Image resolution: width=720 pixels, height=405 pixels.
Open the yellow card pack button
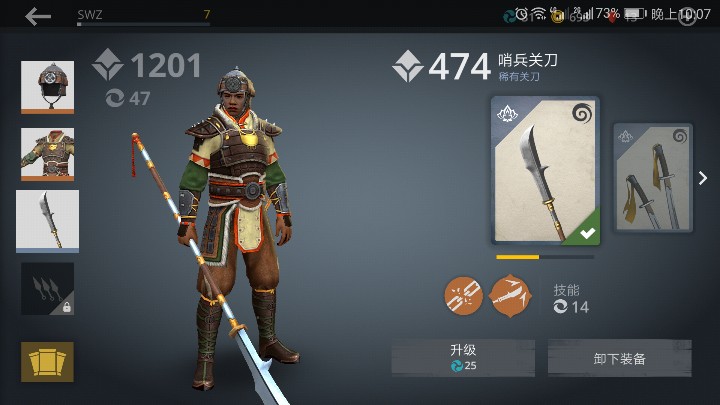pyautogui.click(x=47, y=361)
